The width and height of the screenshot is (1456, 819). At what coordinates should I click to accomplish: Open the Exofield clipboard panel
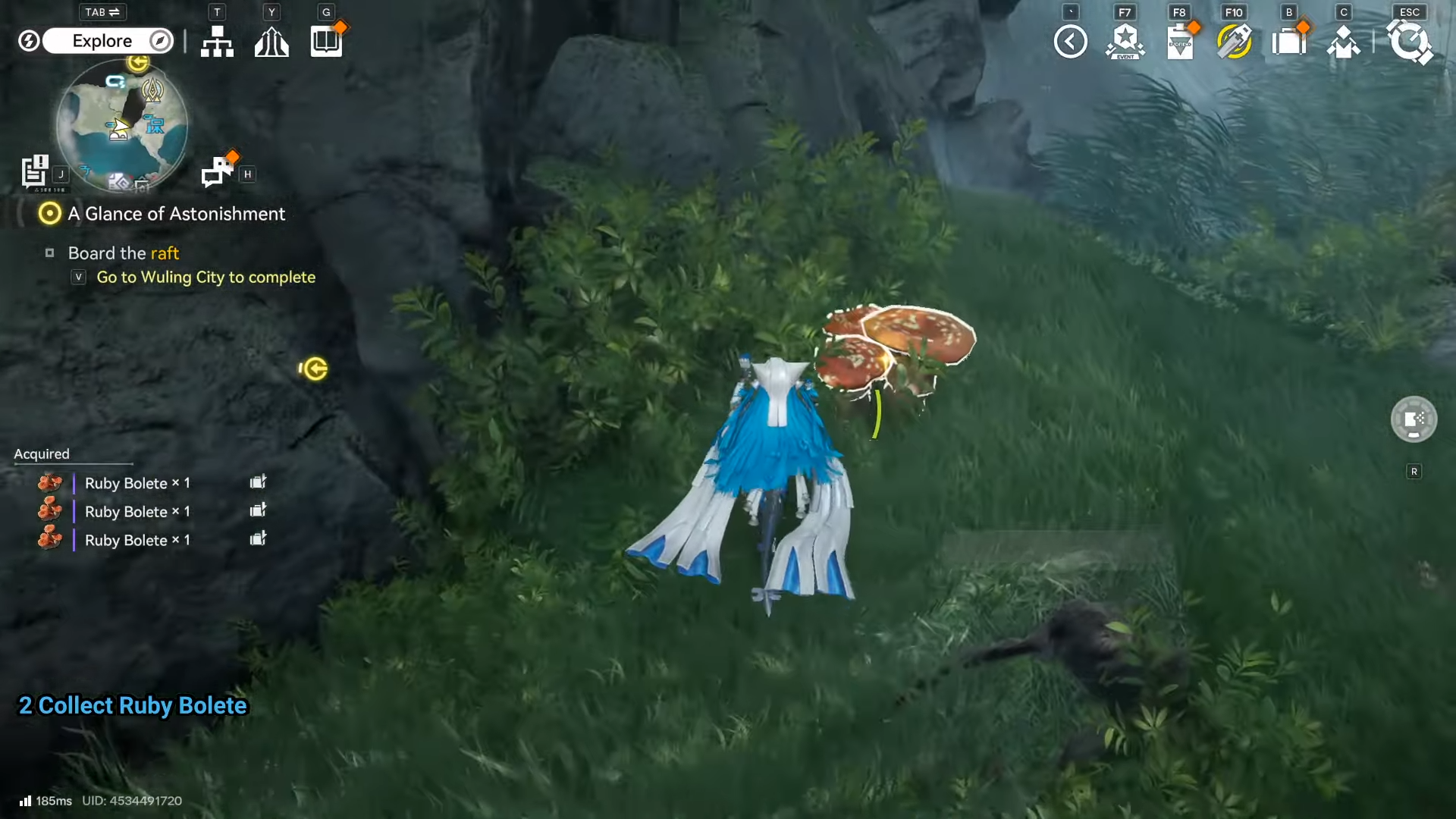click(1181, 41)
